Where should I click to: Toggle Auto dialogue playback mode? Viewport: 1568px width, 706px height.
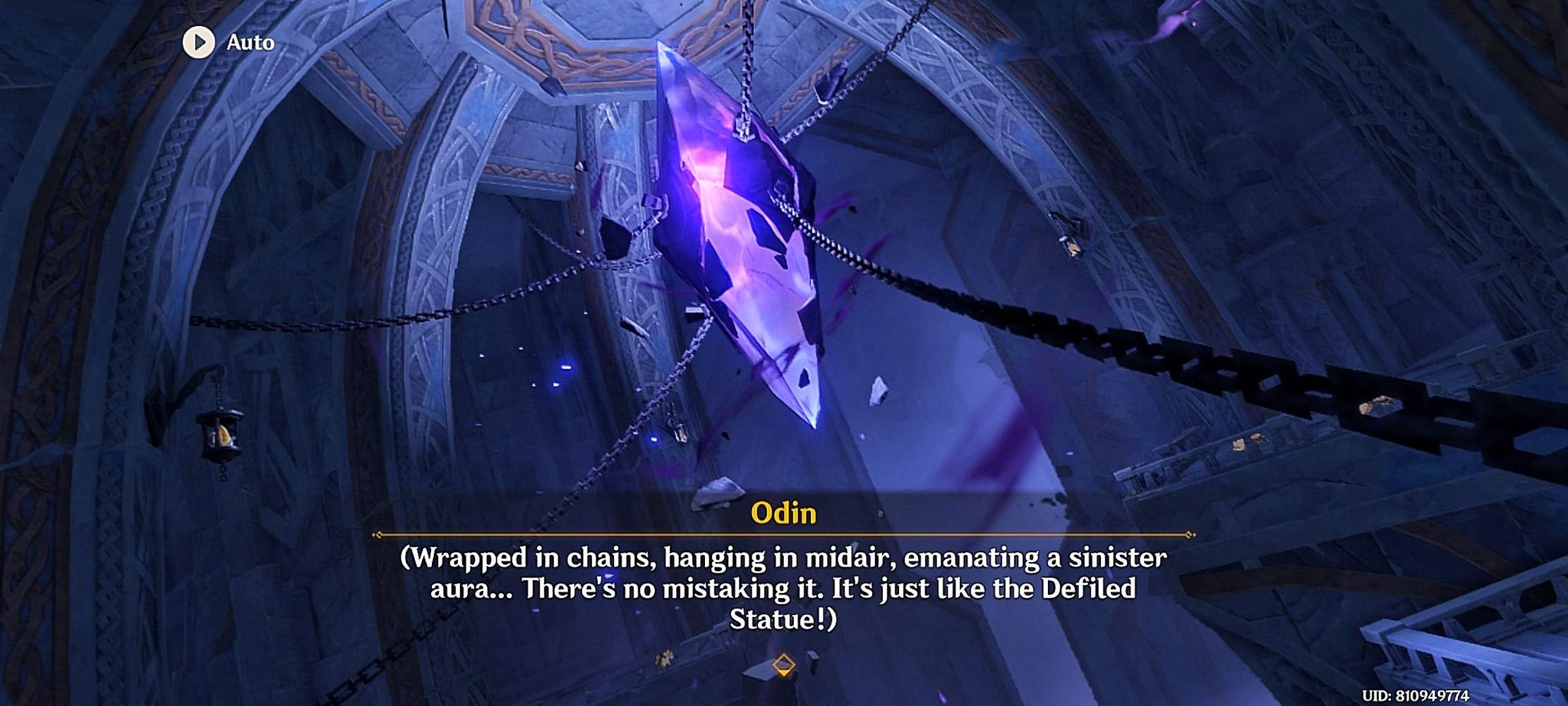(226, 42)
